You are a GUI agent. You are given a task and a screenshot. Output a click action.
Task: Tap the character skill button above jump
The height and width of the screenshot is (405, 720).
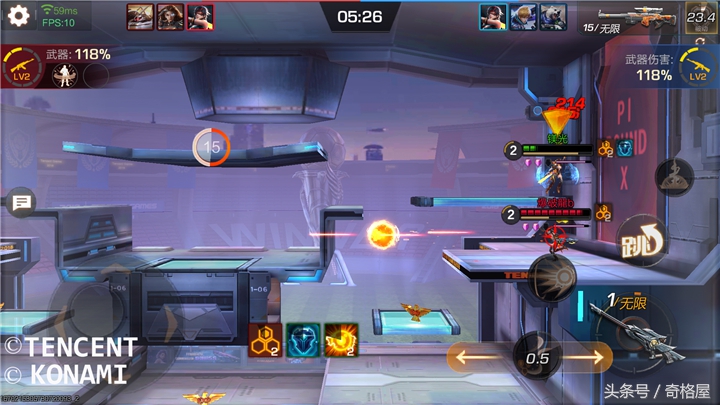[674, 177]
